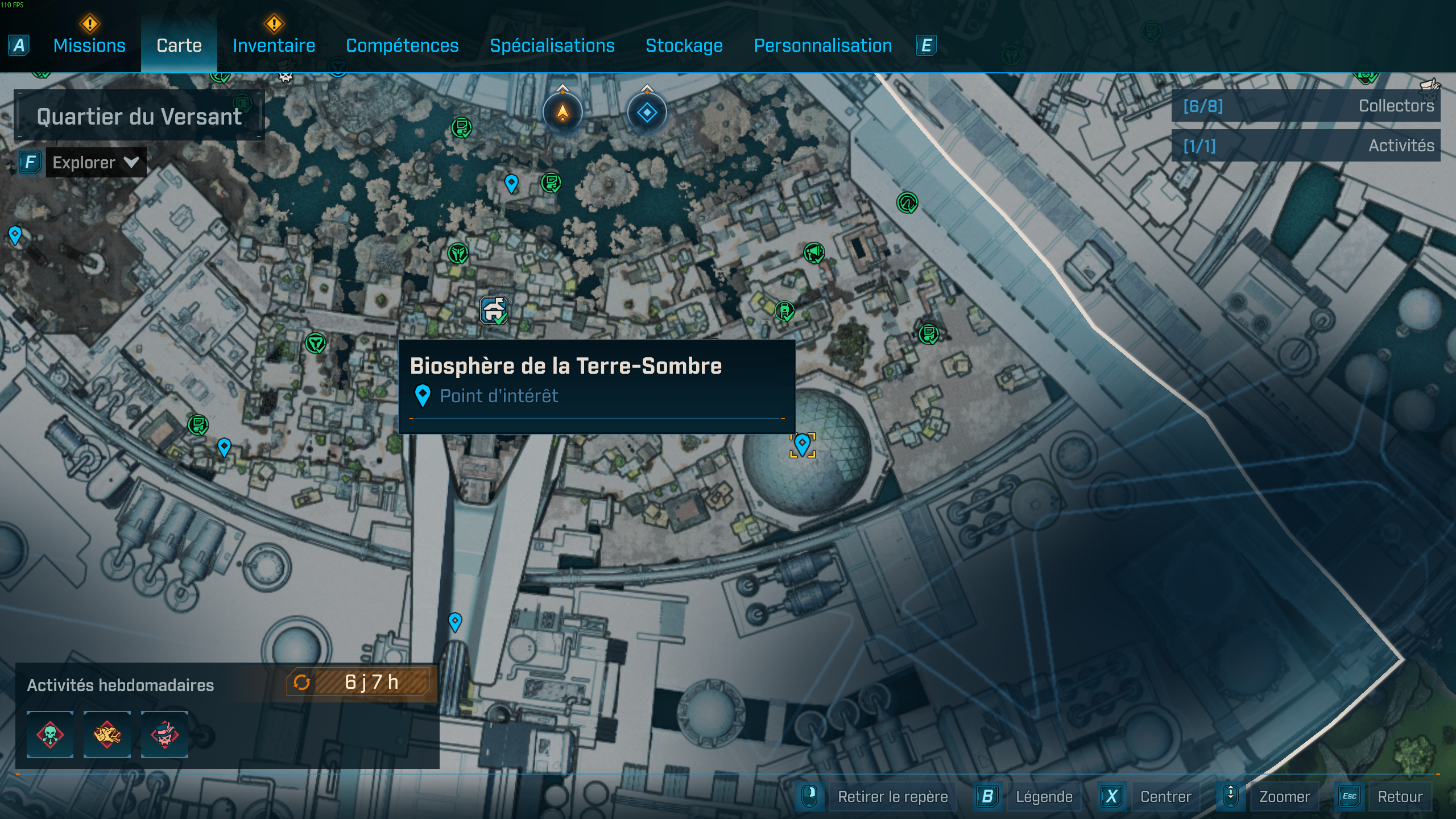Switch to the Personnalisation tab
This screenshot has width=1456, height=819.
[x=822, y=45]
